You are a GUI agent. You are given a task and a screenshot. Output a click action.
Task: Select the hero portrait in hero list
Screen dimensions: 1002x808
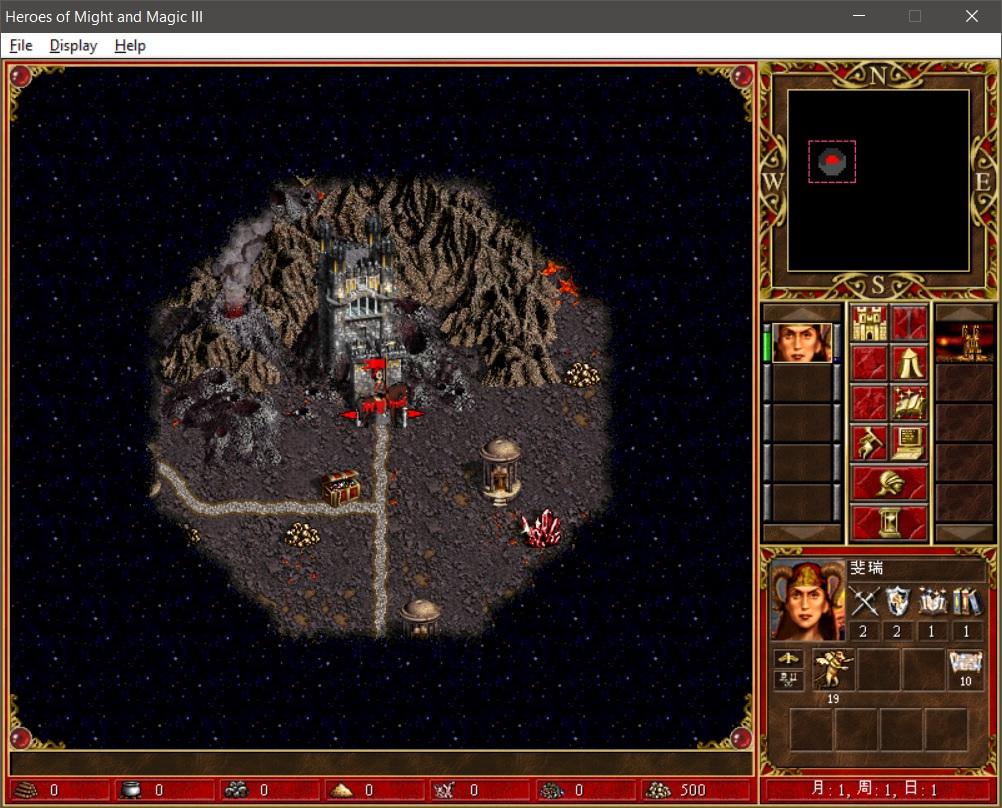pyautogui.click(x=802, y=343)
